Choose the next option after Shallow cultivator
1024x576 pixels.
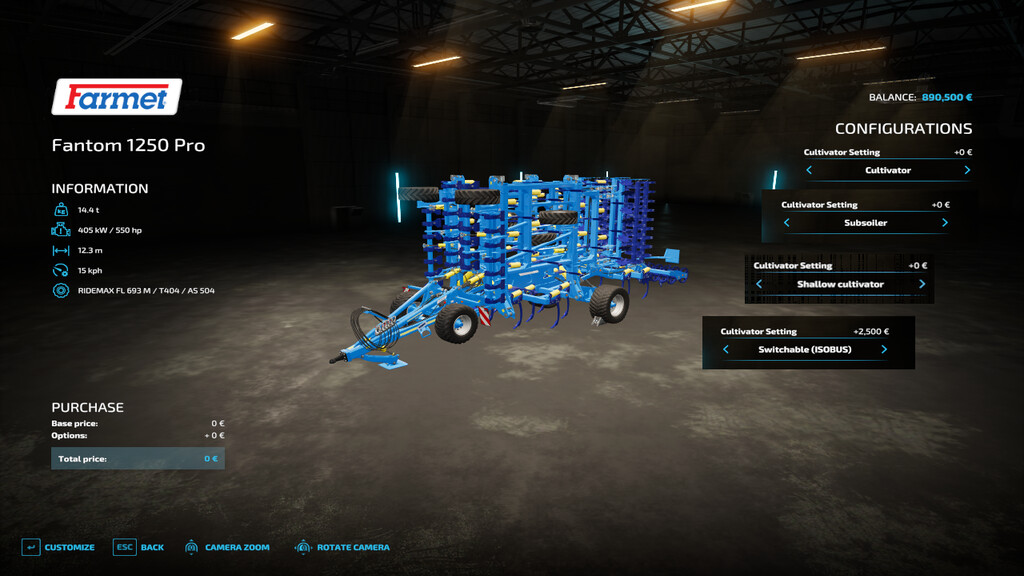coord(921,285)
